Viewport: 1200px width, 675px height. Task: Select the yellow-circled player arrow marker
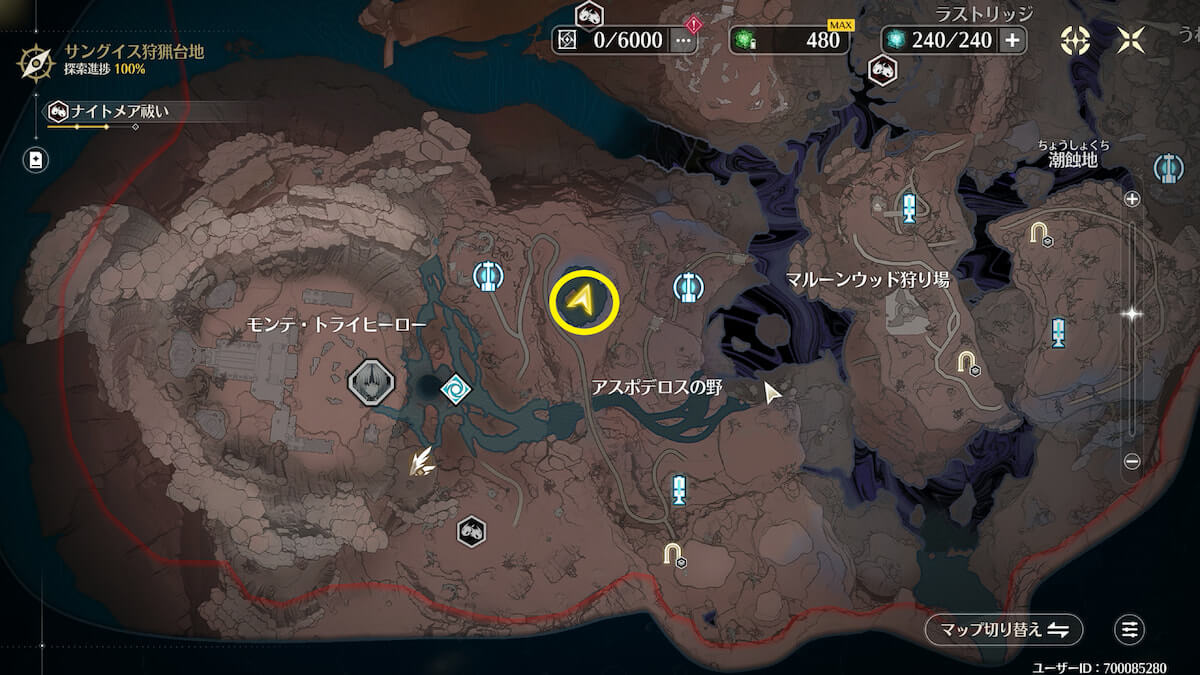click(x=584, y=299)
